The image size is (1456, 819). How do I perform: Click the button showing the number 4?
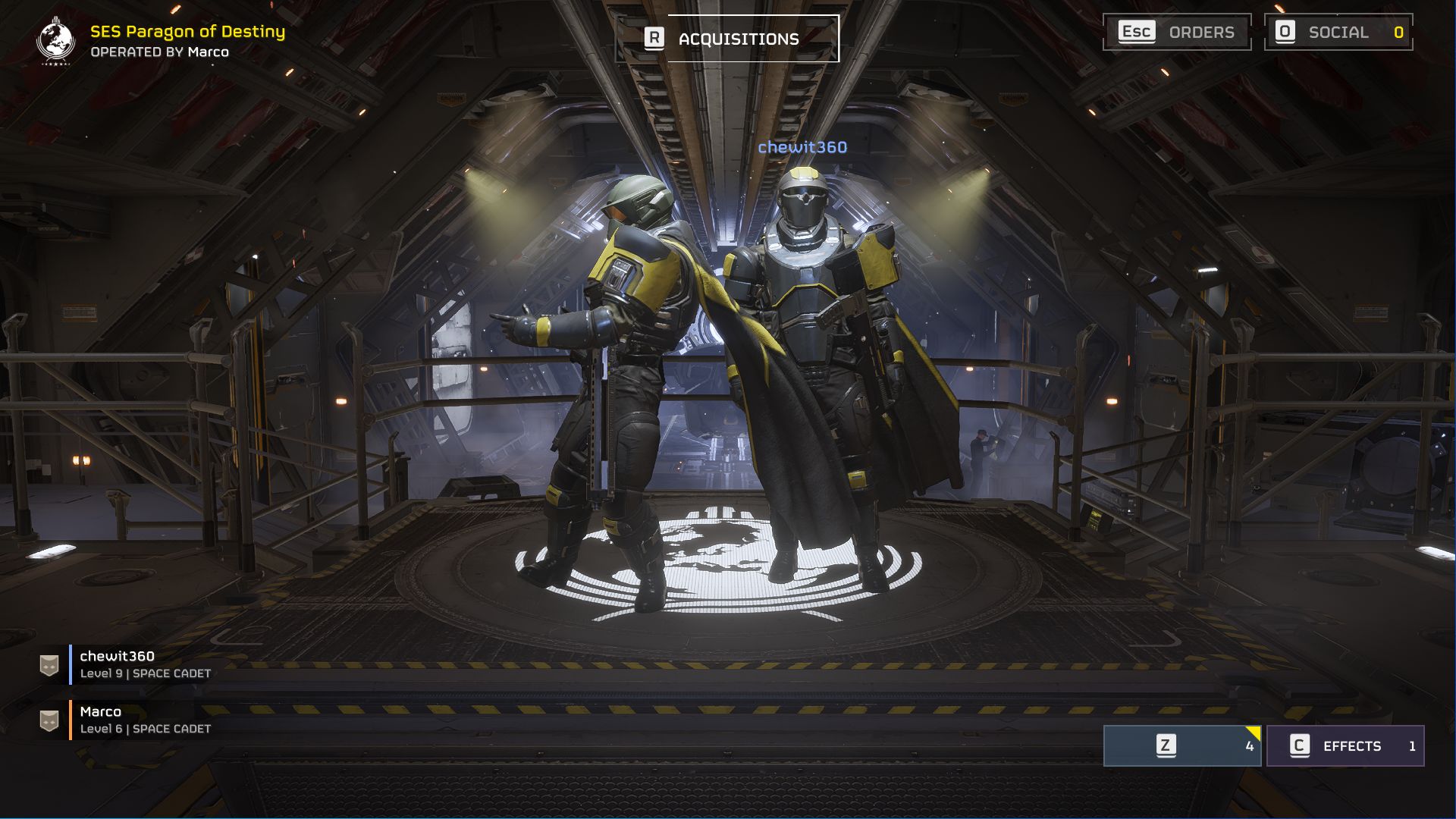[1181, 746]
